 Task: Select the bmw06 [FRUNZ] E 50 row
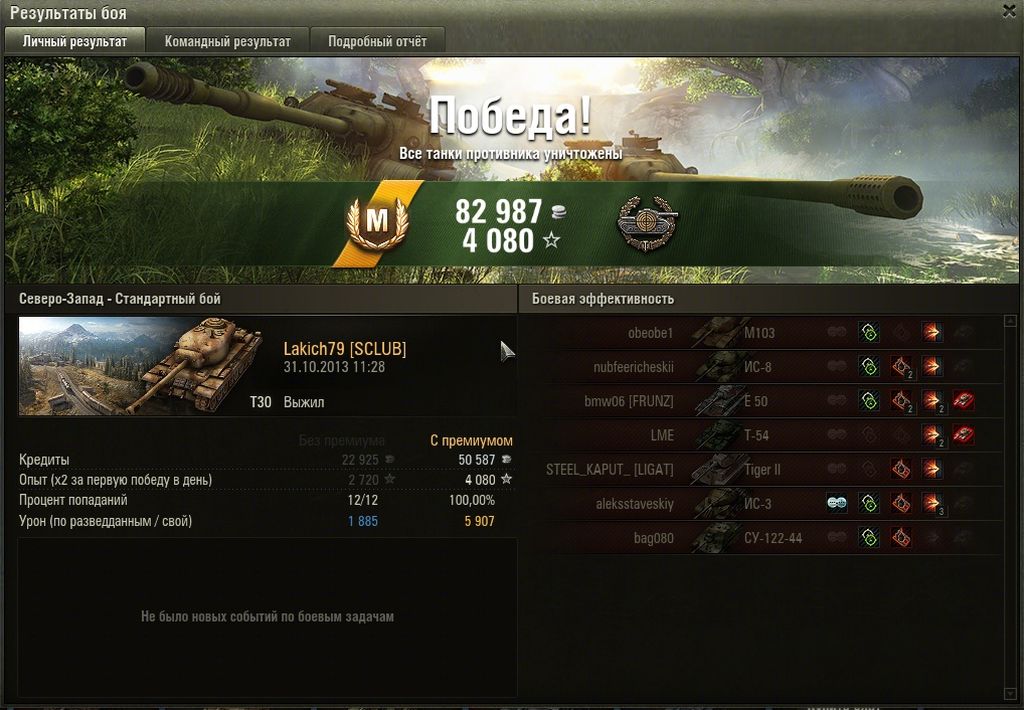coord(760,401)
